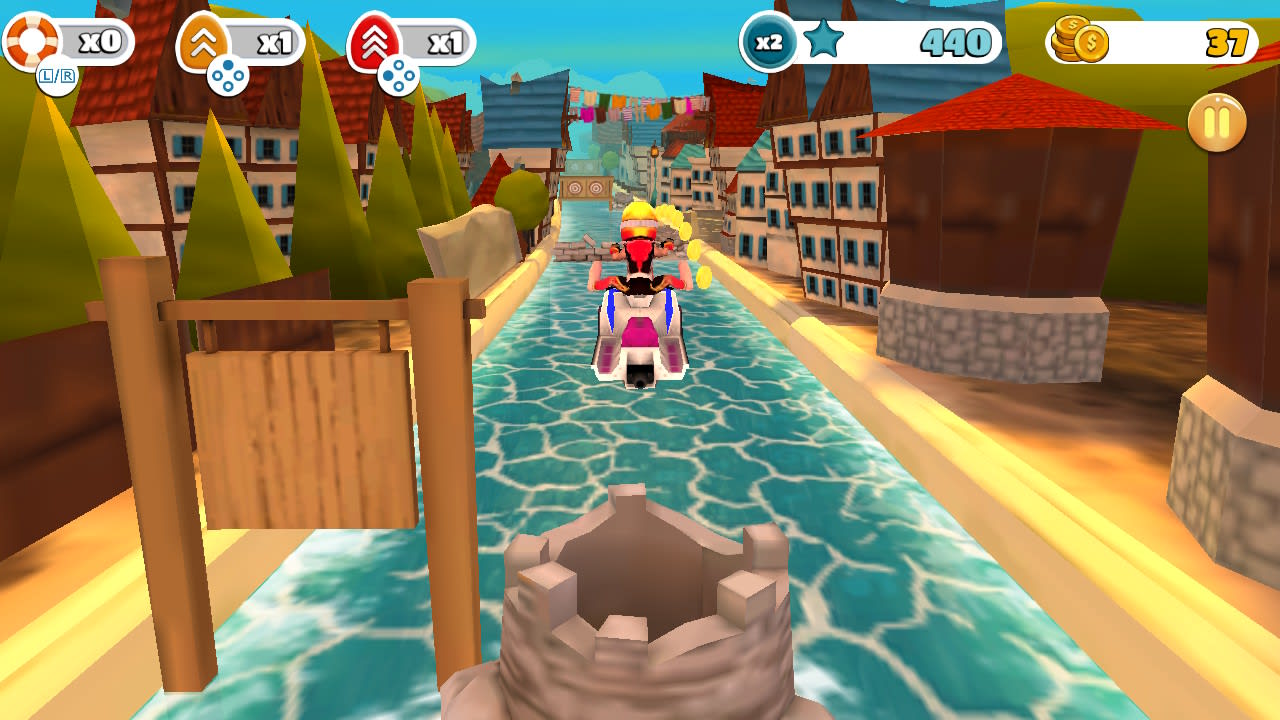
Task: Select the orange boost arrow power-up
Action: coord(203,38)
